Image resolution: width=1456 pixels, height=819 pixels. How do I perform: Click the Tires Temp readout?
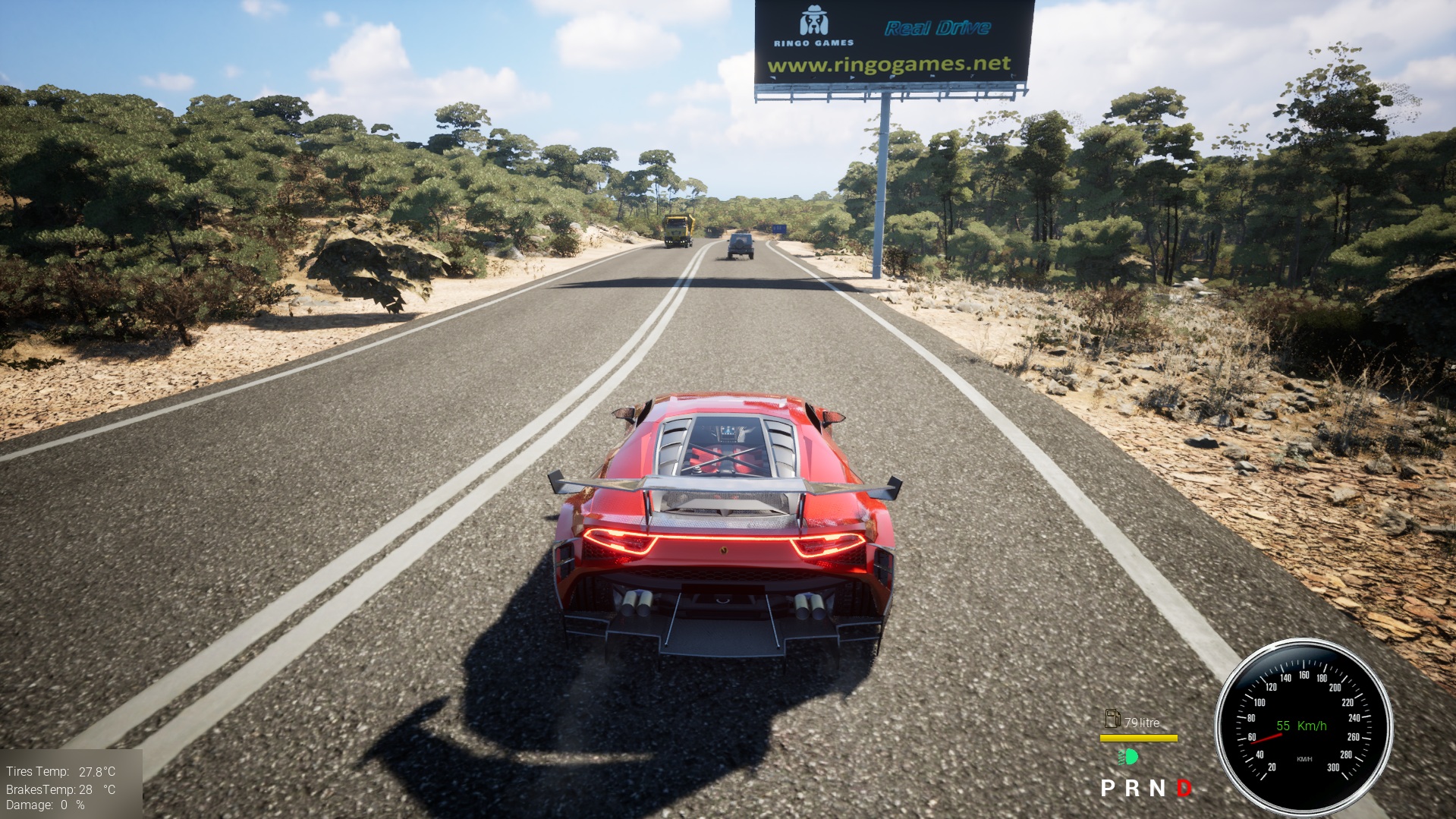59,773
